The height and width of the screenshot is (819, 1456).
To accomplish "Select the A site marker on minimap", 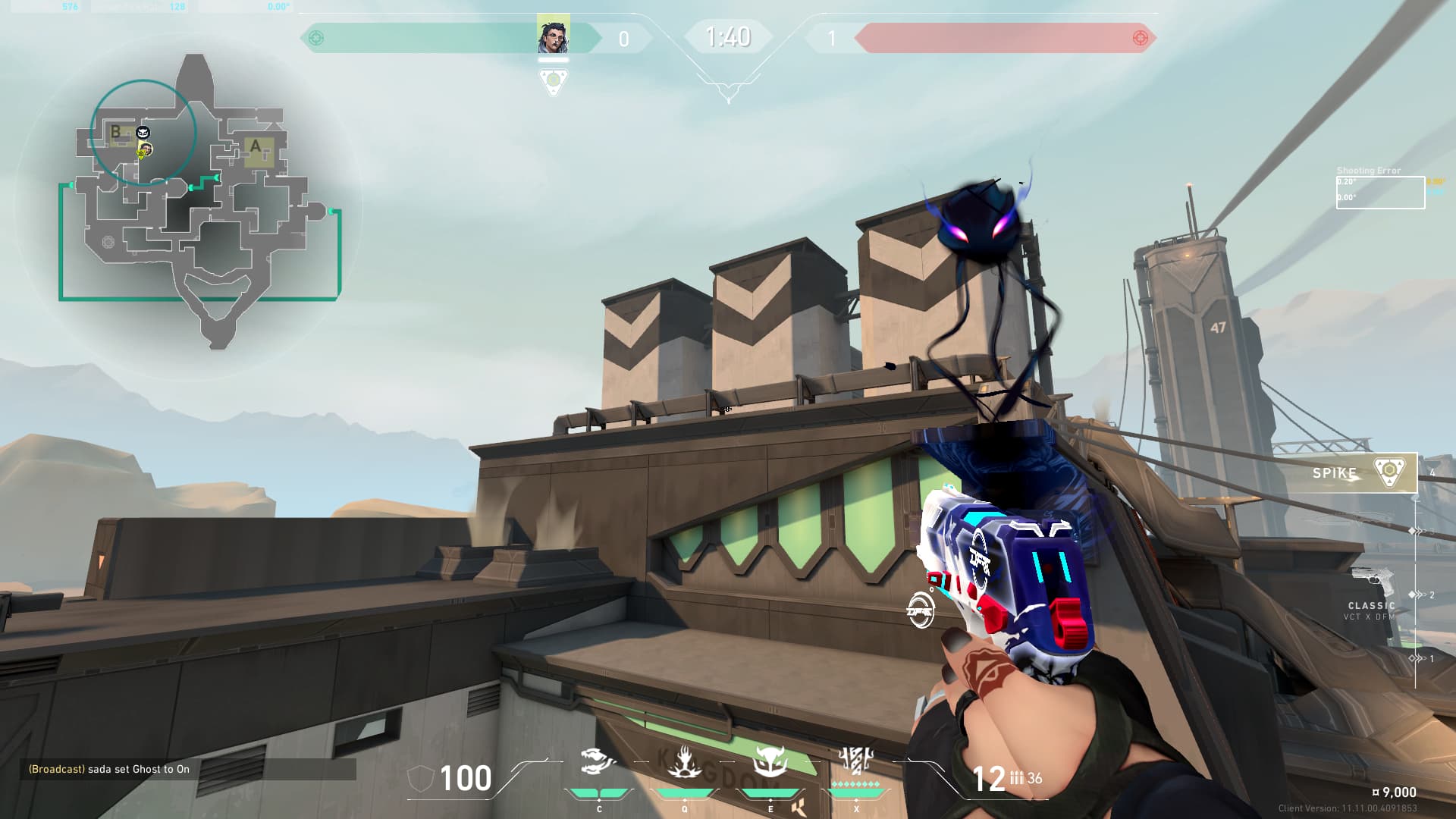I will coord(256,146).
